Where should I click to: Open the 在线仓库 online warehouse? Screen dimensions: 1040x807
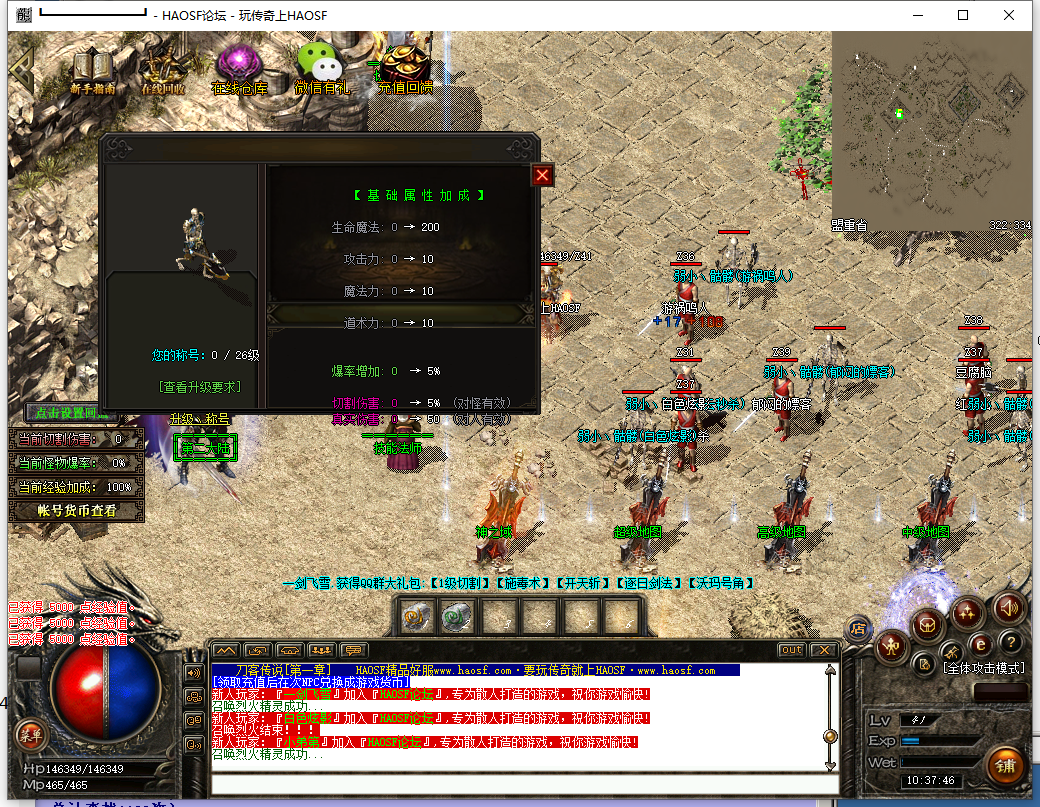[x=239, y=70]
